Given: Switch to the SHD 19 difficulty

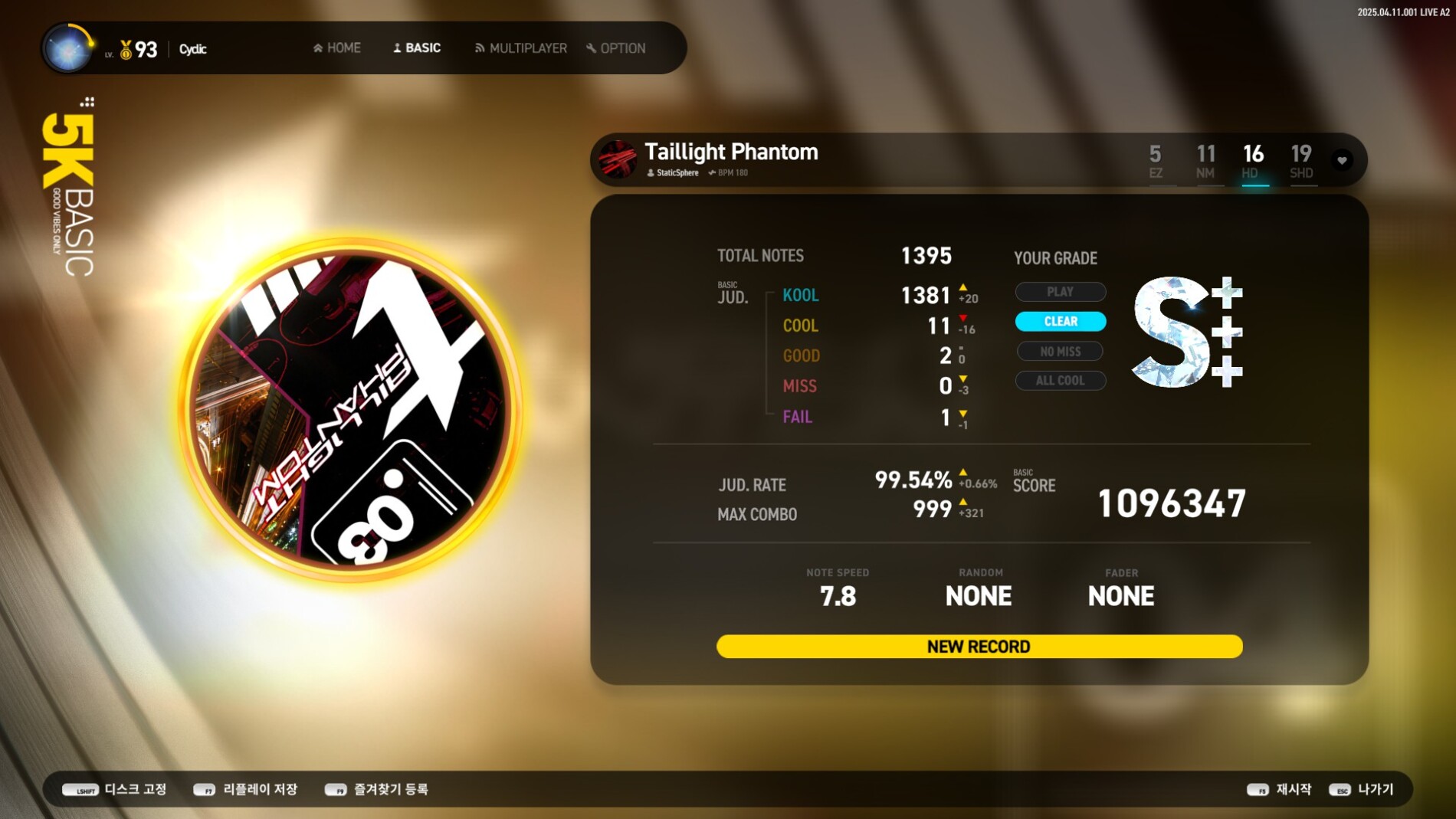Looking at the screenshot, I should [1301, 161].
